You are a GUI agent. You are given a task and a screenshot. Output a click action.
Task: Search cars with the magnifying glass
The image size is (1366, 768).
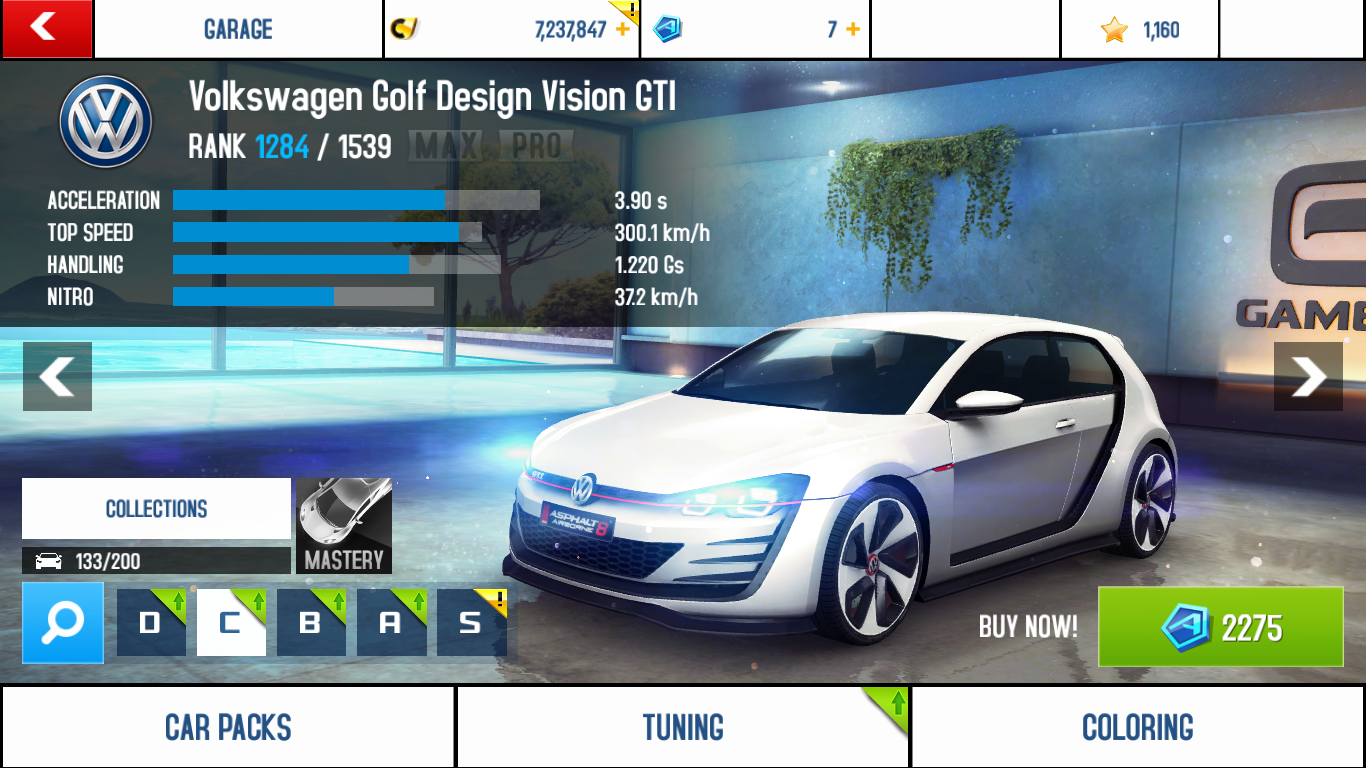coord(63,623)
